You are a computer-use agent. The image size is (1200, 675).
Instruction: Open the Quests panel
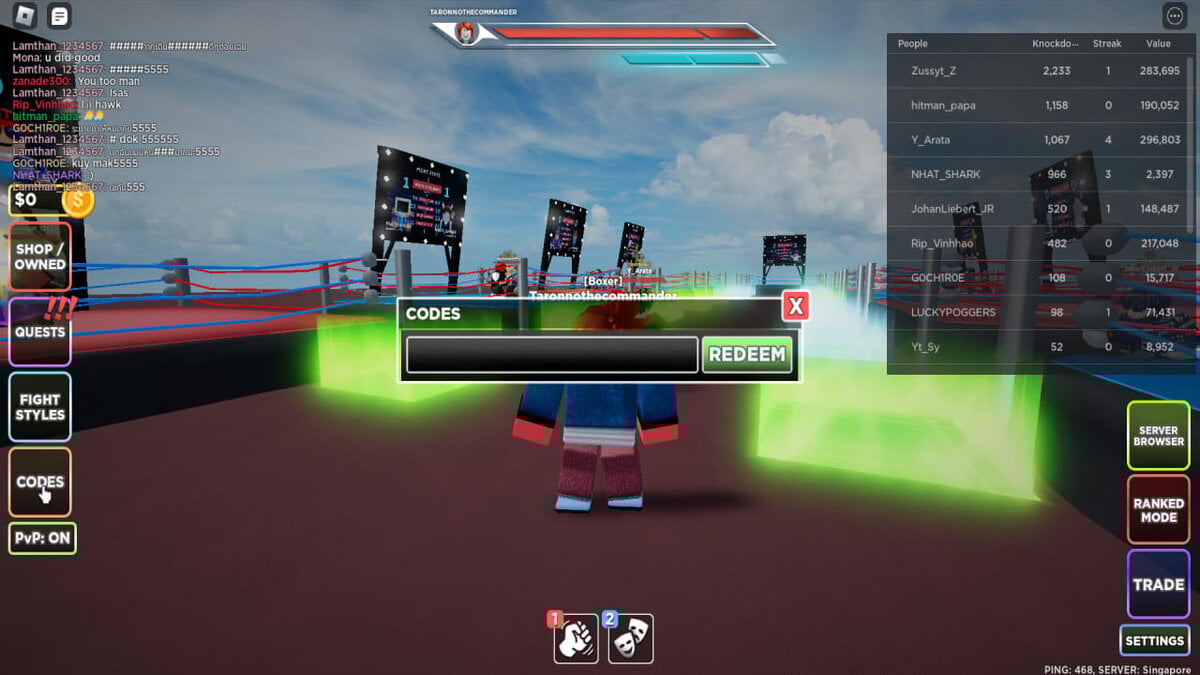(40, 332)
